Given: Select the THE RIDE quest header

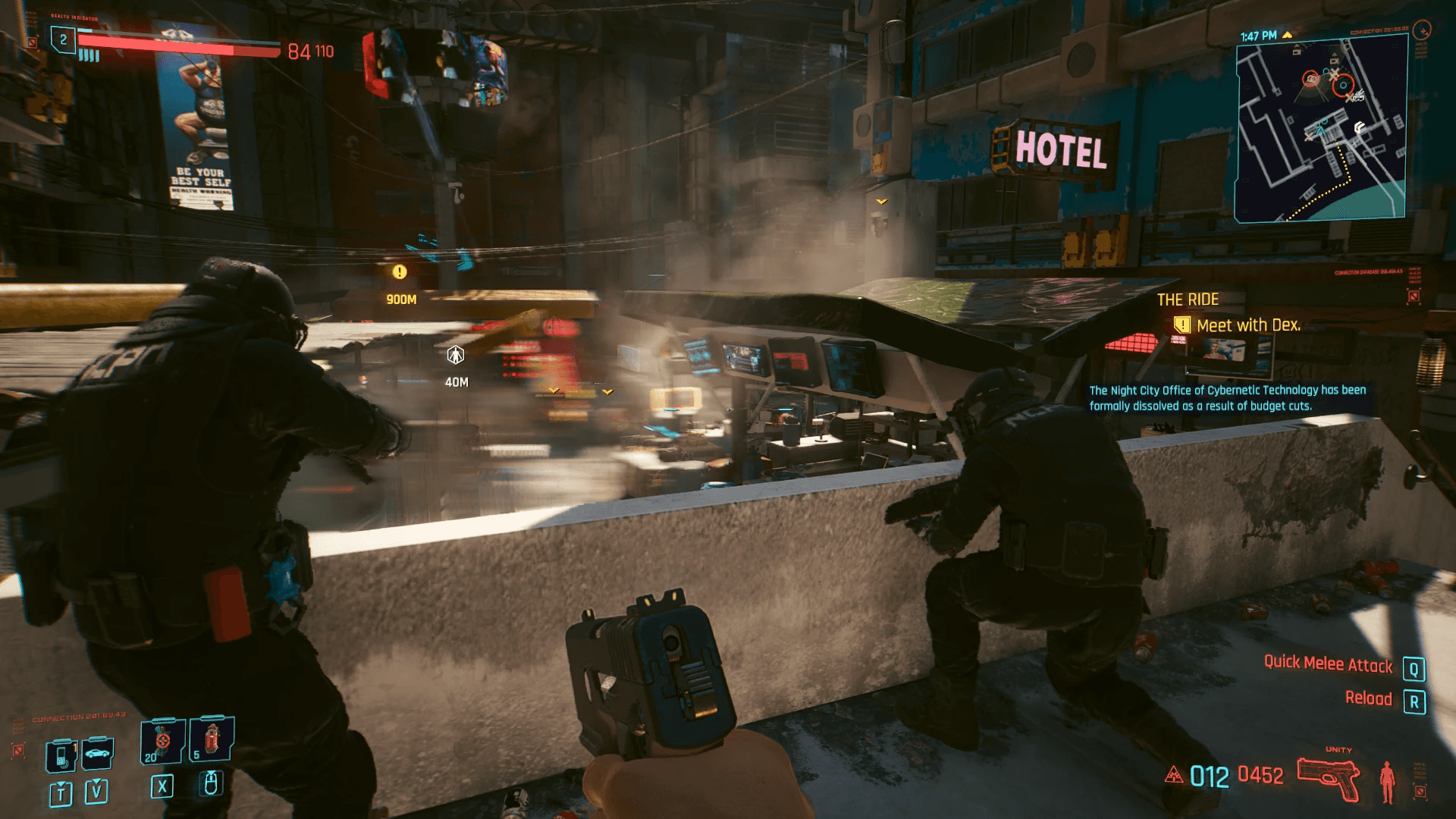Looking at the screenshot, I should pos(1191,299).
